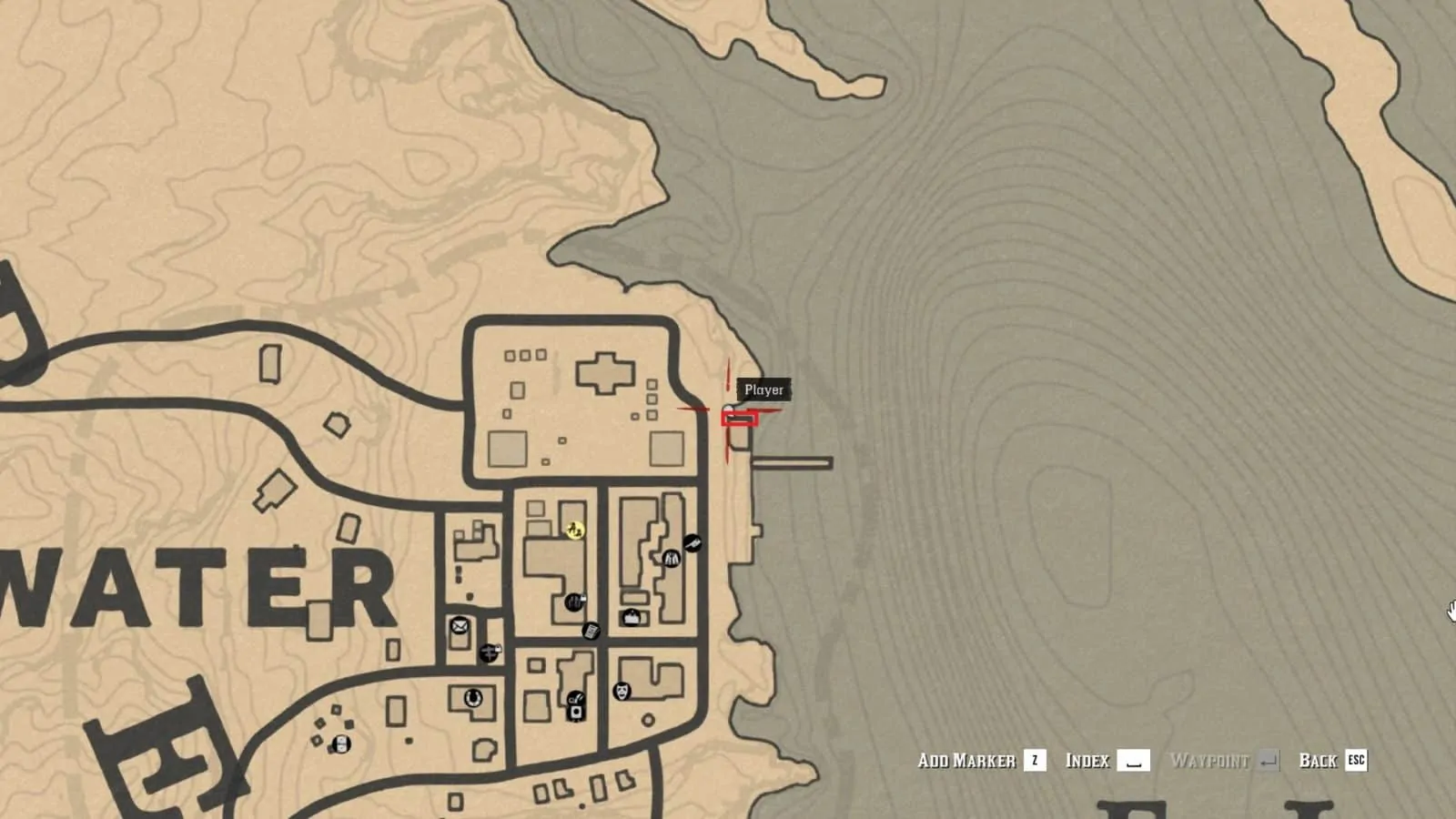Select the stable icon in Blackwater

coord(471,698)
